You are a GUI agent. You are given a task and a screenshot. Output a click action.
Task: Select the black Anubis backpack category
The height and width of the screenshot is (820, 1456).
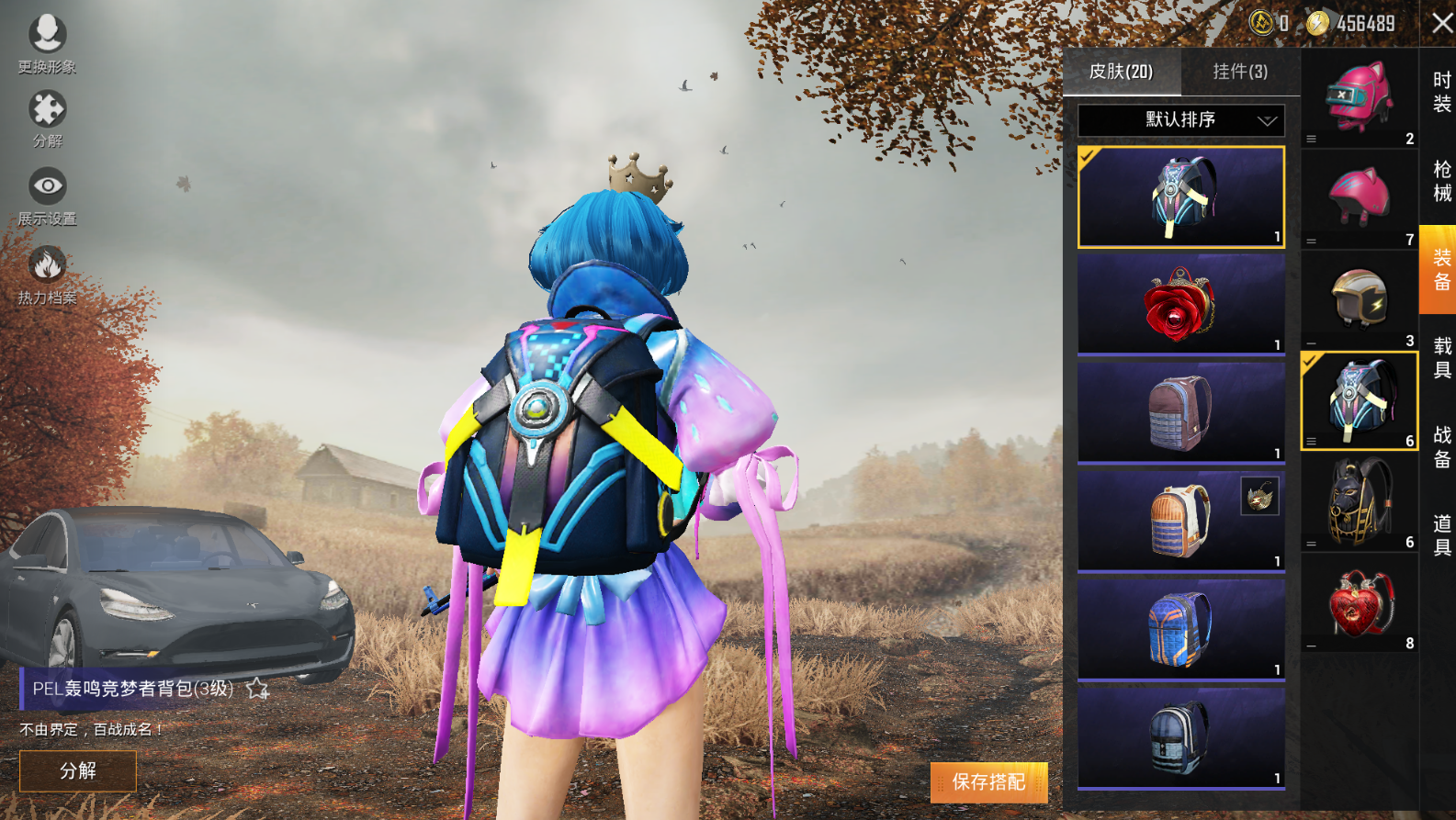1360,501
